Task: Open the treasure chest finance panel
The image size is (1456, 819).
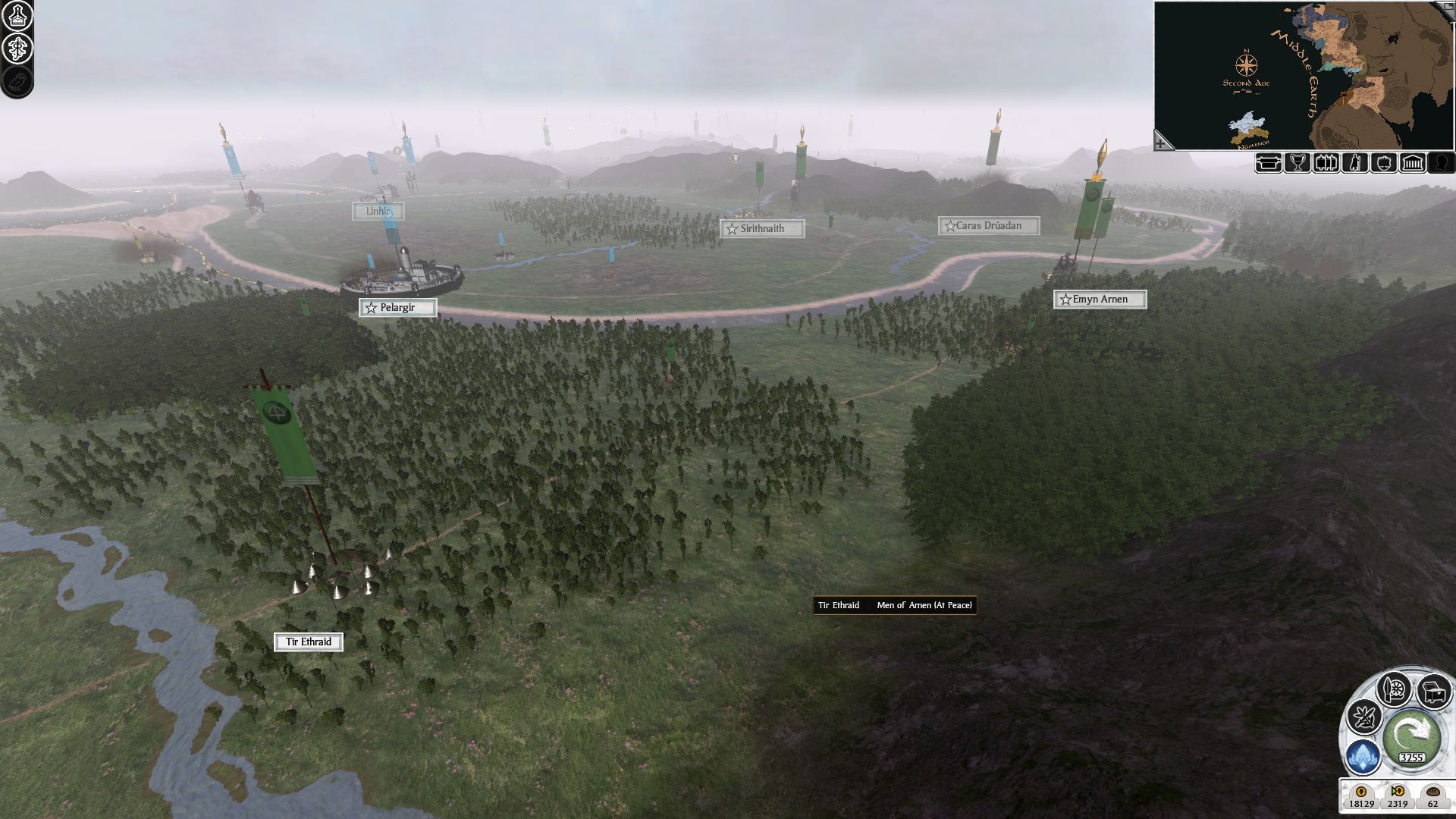Action: tap(1432, 691)
